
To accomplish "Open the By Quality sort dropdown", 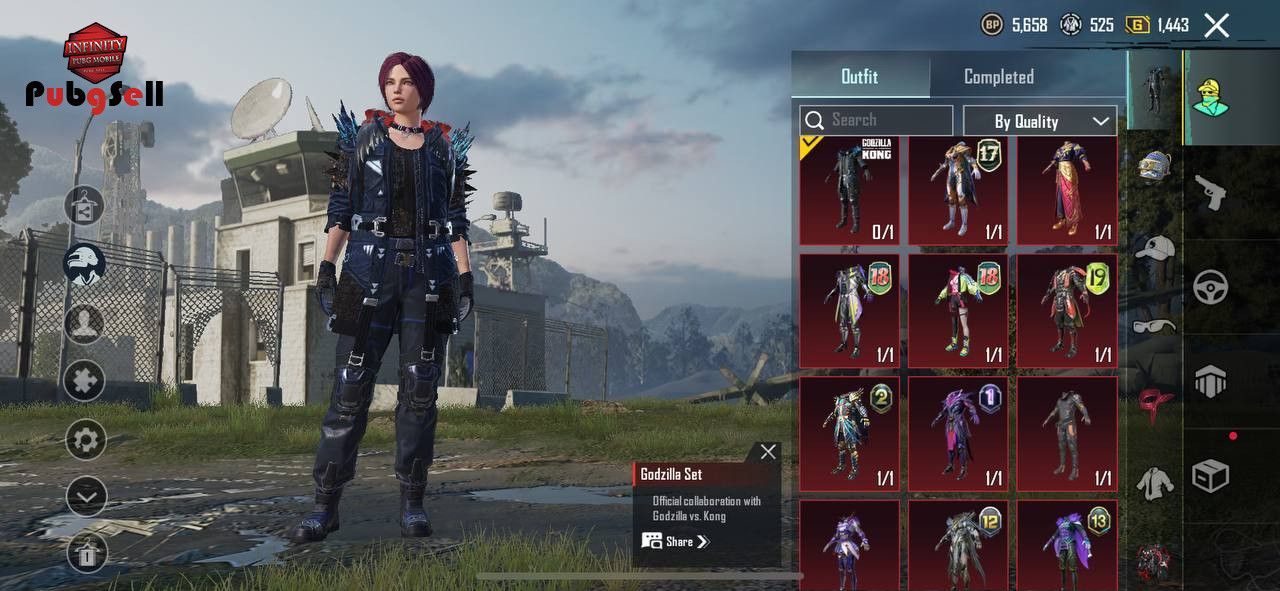I will 1039,121.
